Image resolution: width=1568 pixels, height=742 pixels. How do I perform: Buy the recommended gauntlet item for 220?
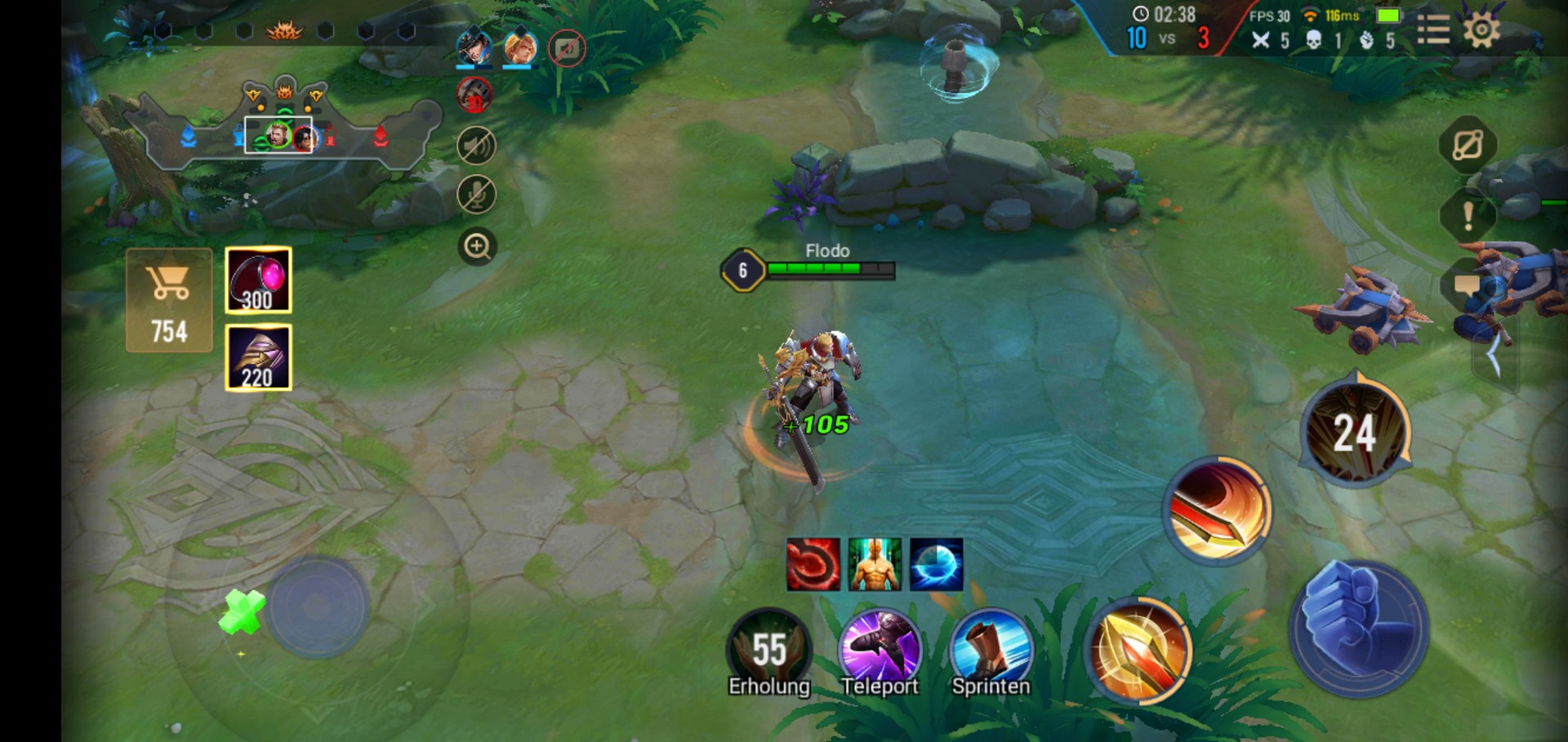point(258,358)
